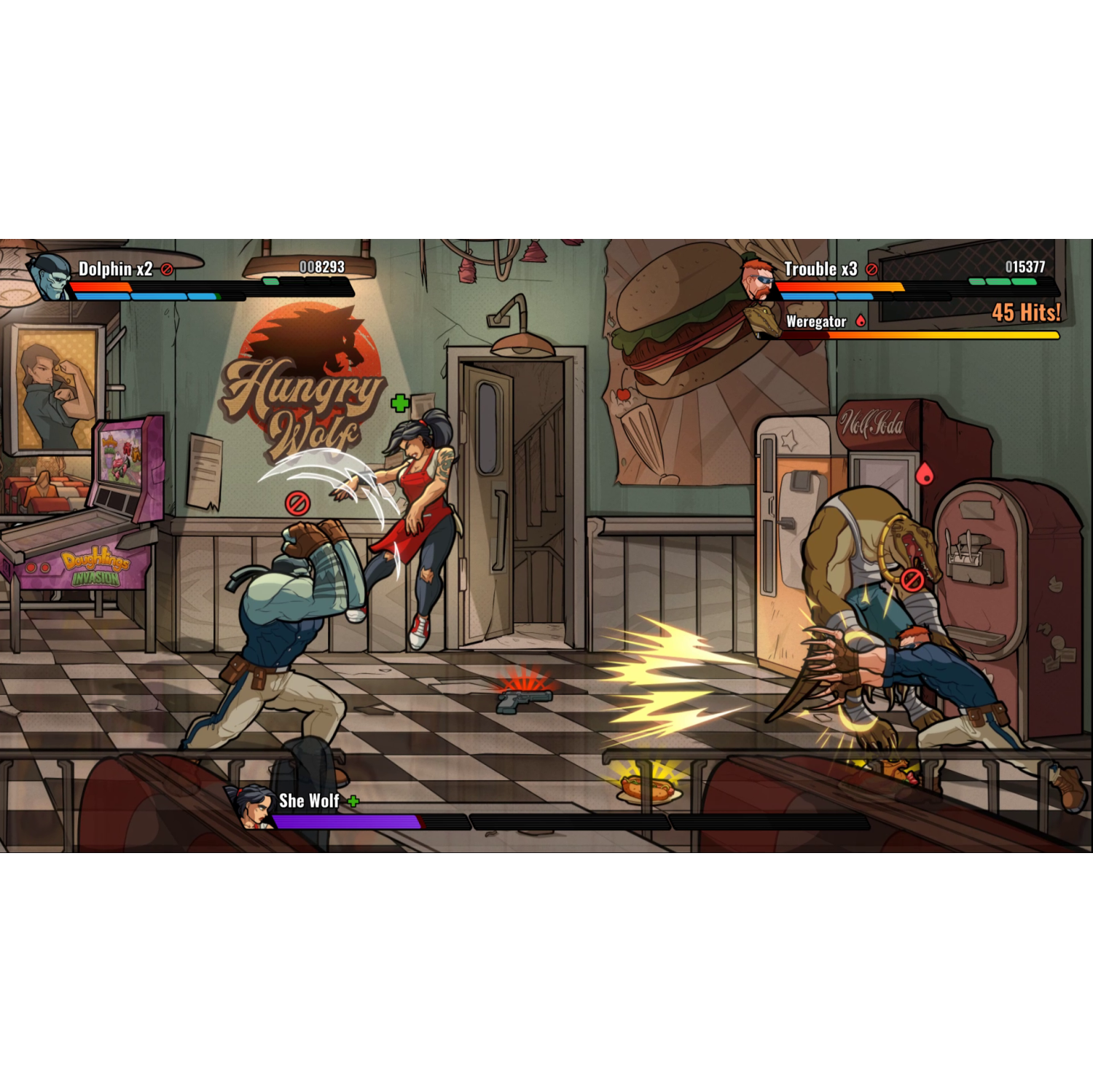Click She Wolf's boss portrait
This screenshot has width=1093, height=1092.
pyautogui.click(x=252, y=809)
